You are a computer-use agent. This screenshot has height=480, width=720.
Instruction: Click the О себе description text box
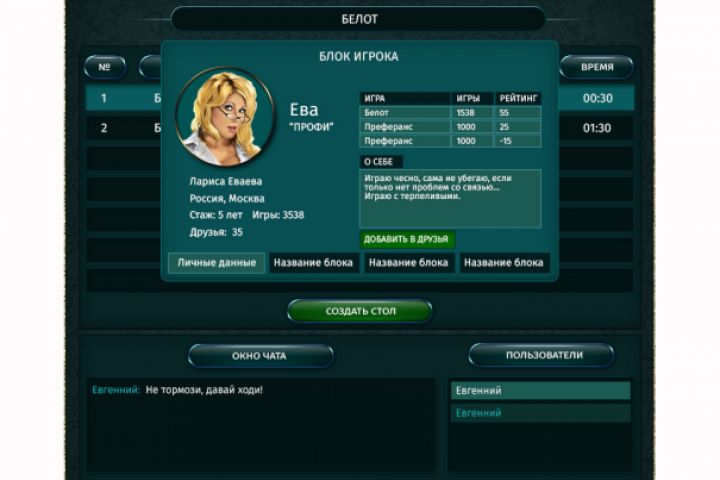pyautogui.click(x=450, y=197)
